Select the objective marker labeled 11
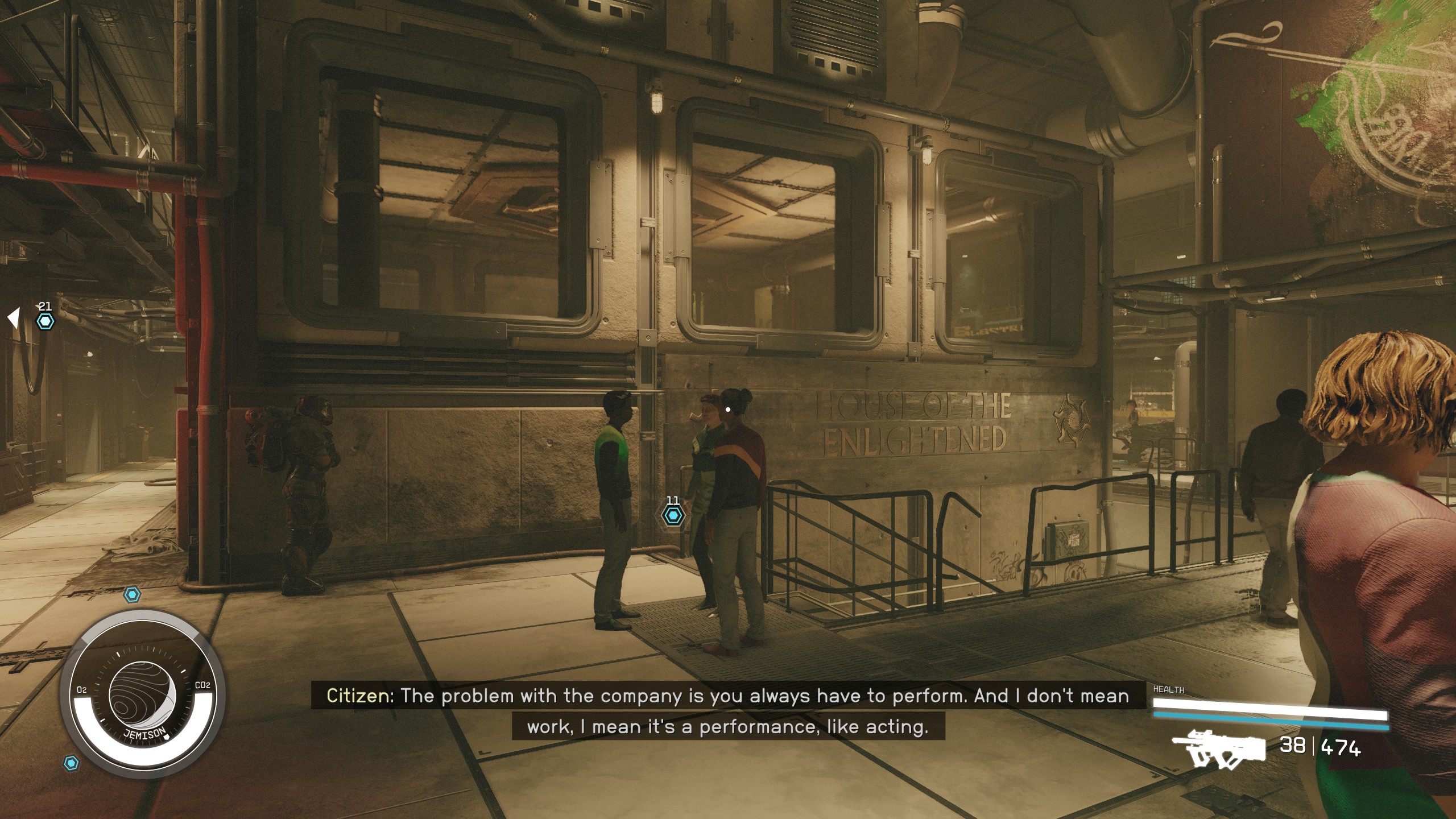Image resolution: width=1456 pixels, height=819 pixels. 673,515
